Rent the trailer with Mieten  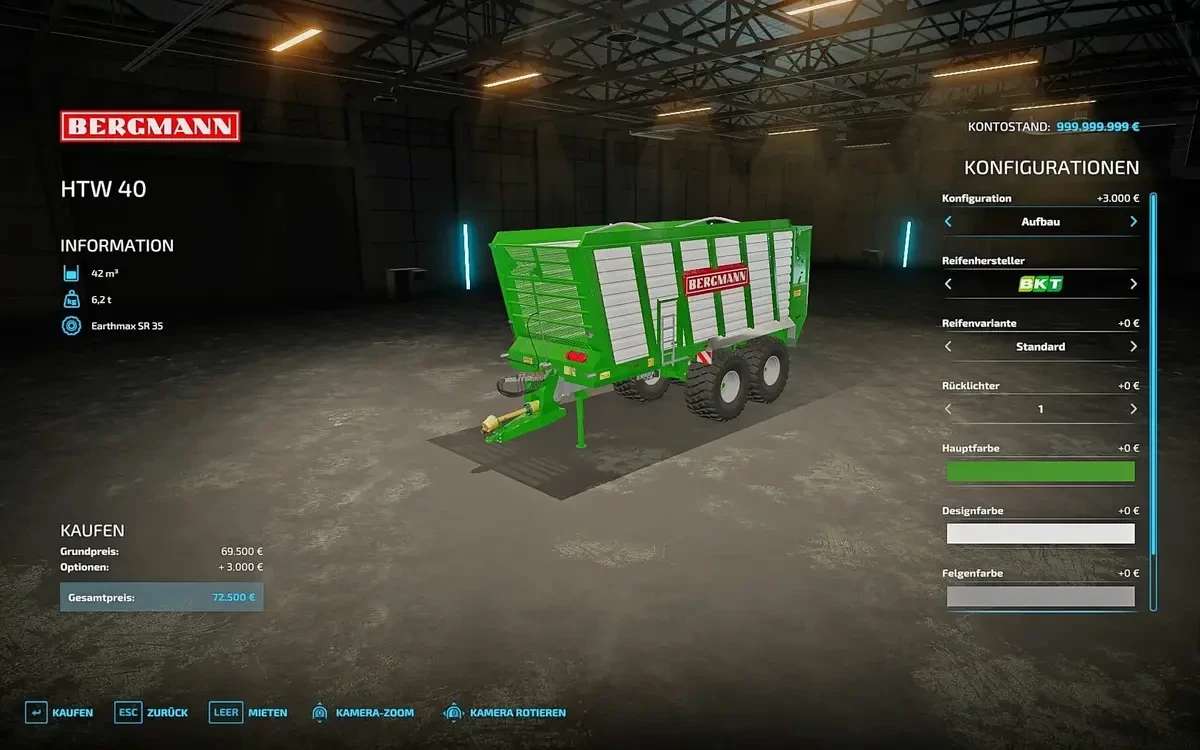[248, 713]
